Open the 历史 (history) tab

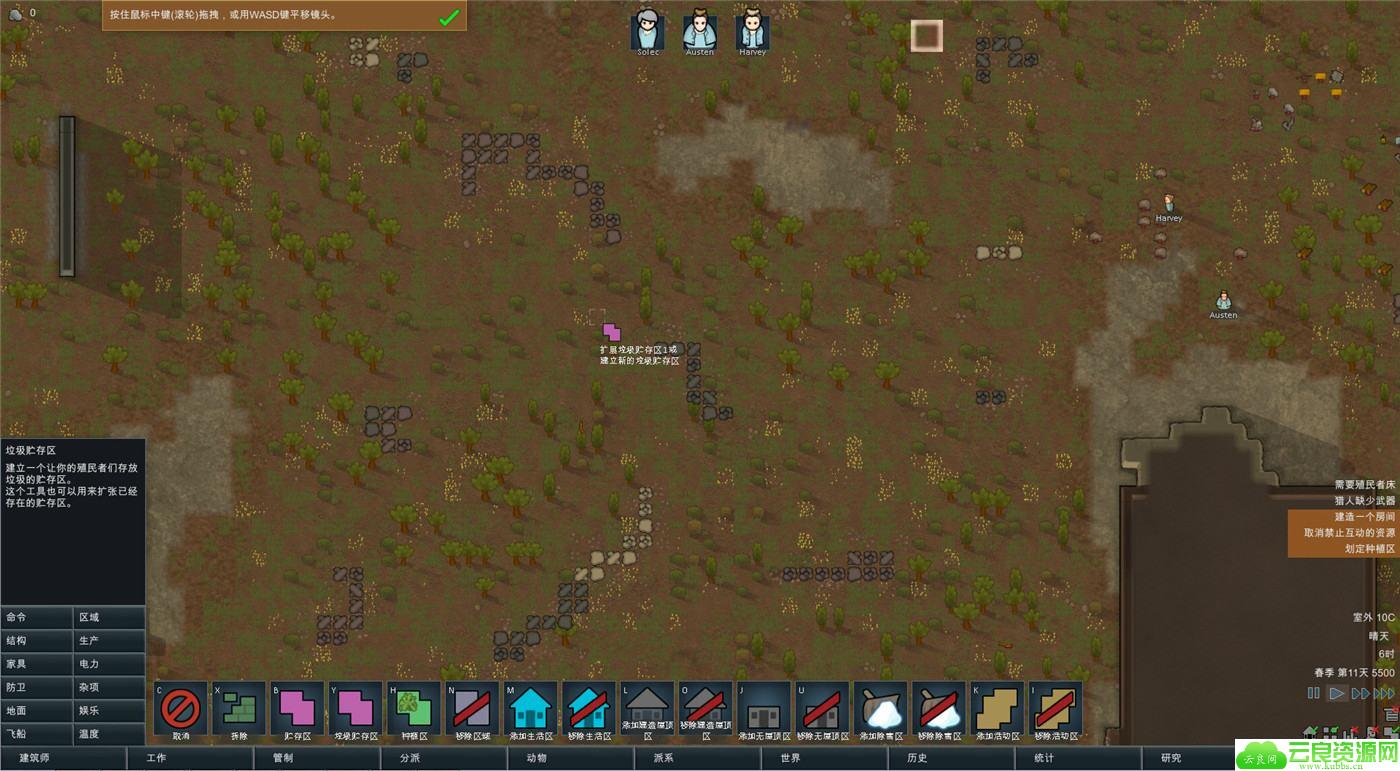tap(916, 758)
